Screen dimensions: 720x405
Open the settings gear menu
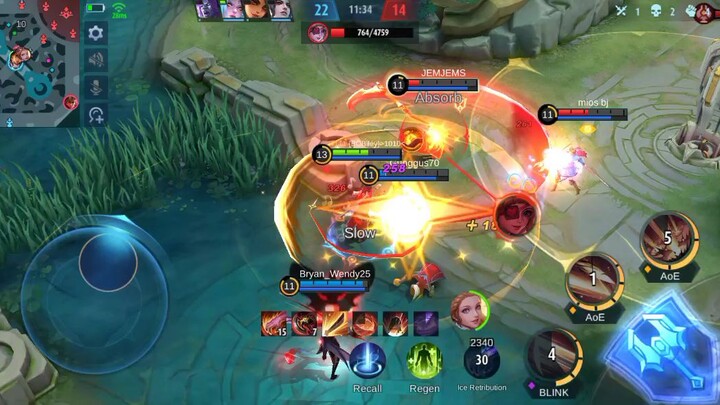(x=96, y=33)
